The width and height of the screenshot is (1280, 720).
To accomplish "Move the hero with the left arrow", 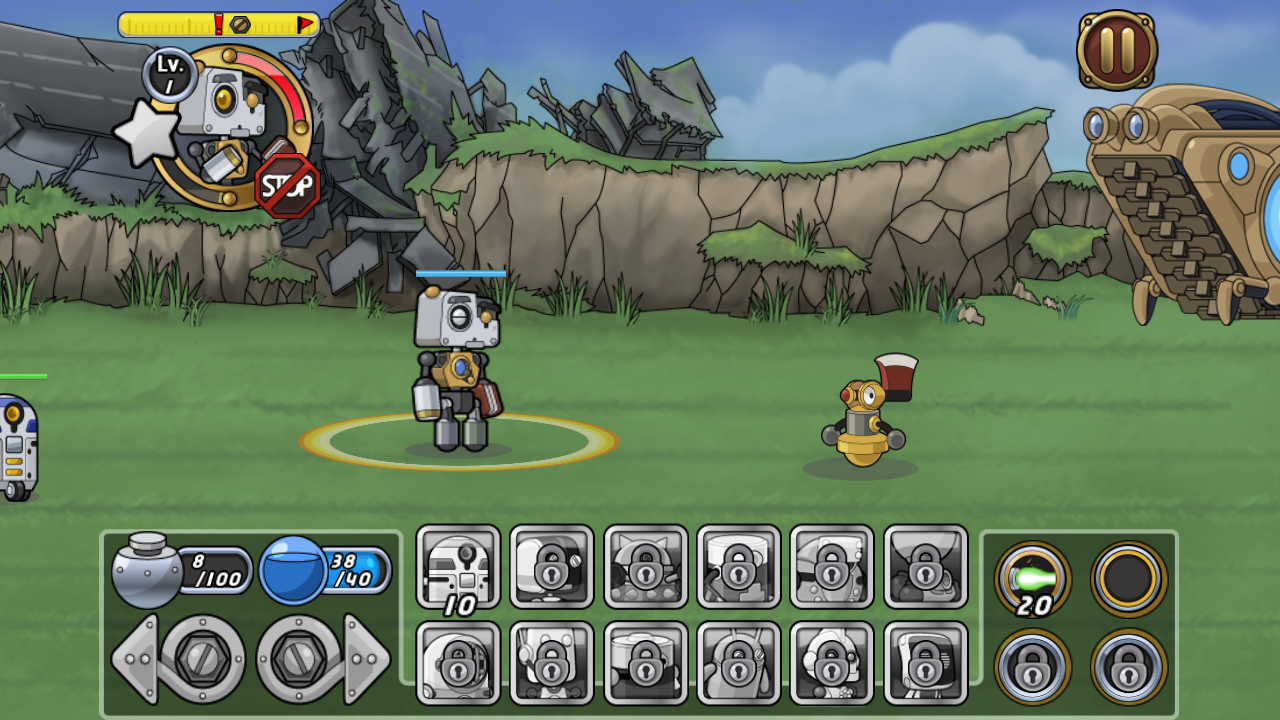I will click(135, 659).
